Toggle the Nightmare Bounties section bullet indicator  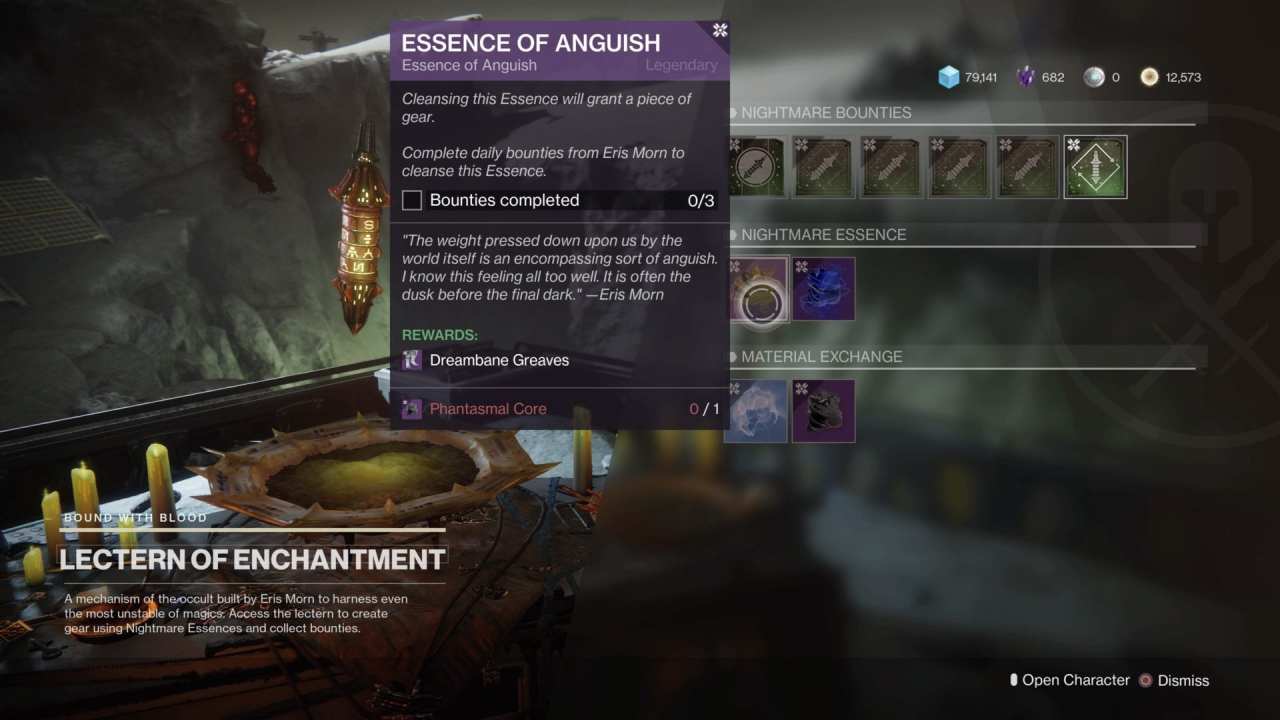point(734,113)
